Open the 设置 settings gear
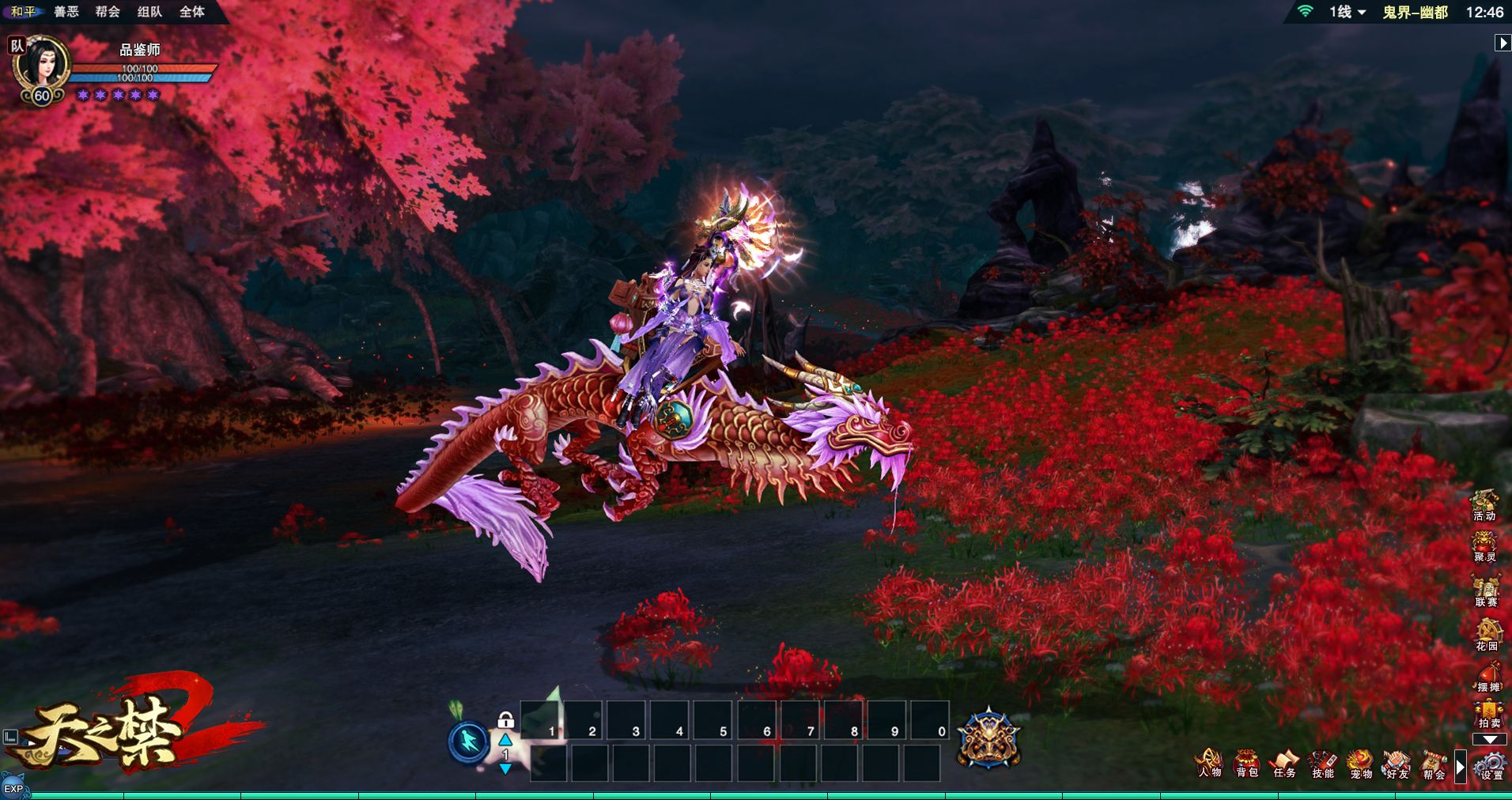Viewport: 1512px width, 800px height. pos(1491,765)
